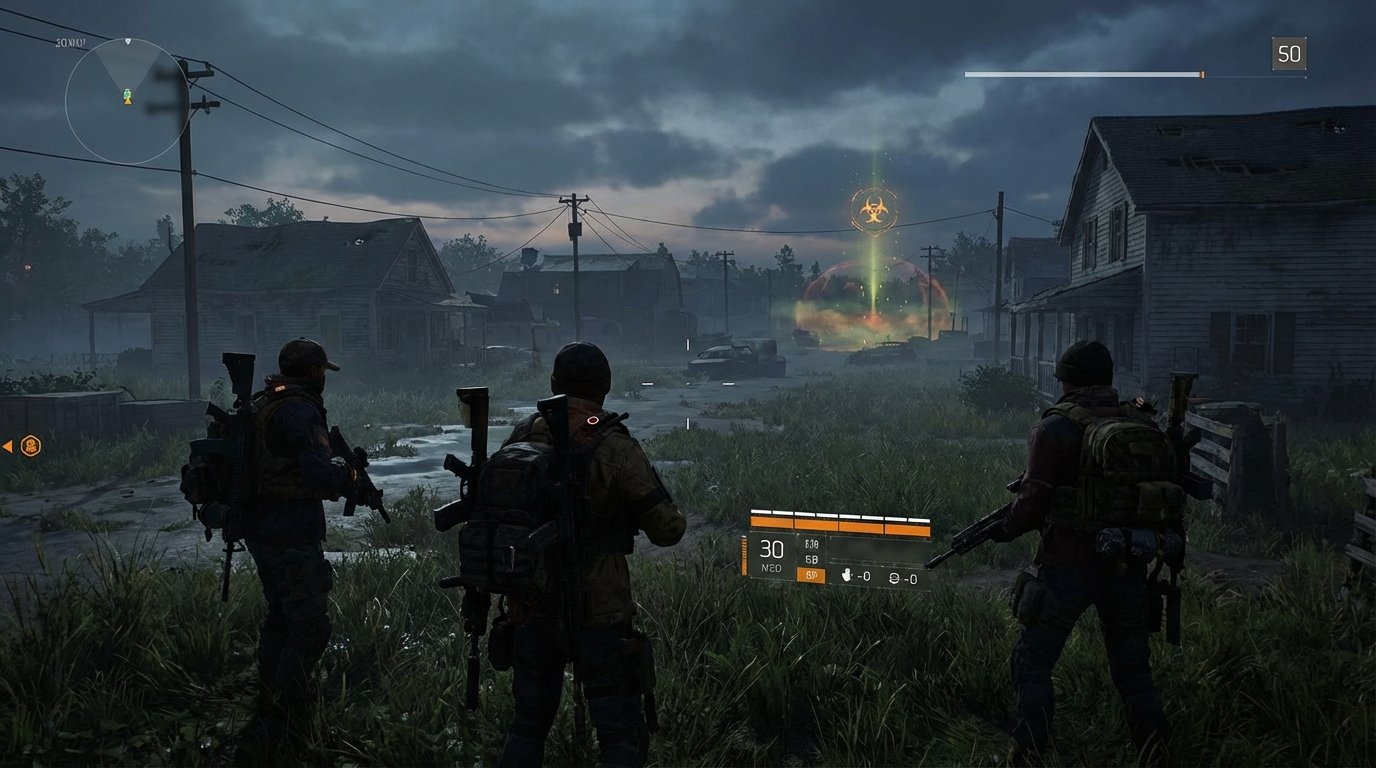Toggle the secondary weapon ammo slot showing 68
The width and height of the screenshot is (1376, 768).
click(810, 558)
